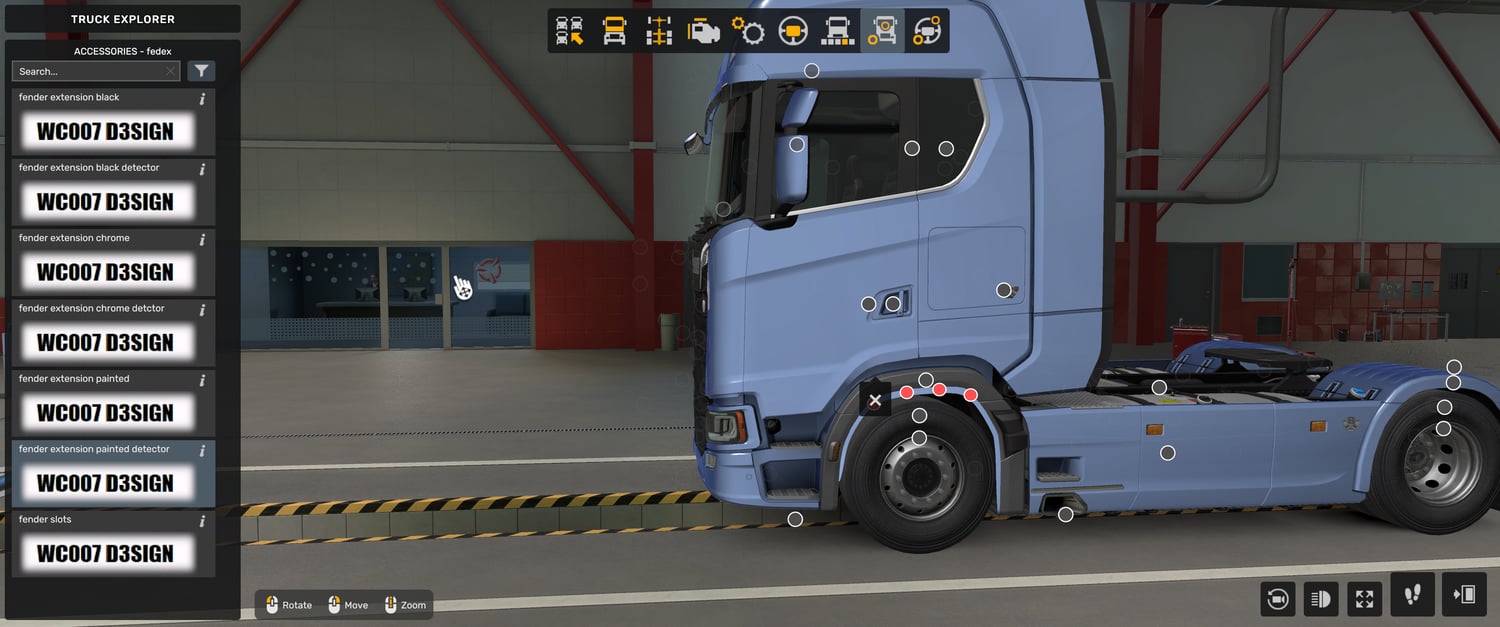Close the fender slot marker with X
This screenshot has width=1500, height=627.
click(875, 400)
